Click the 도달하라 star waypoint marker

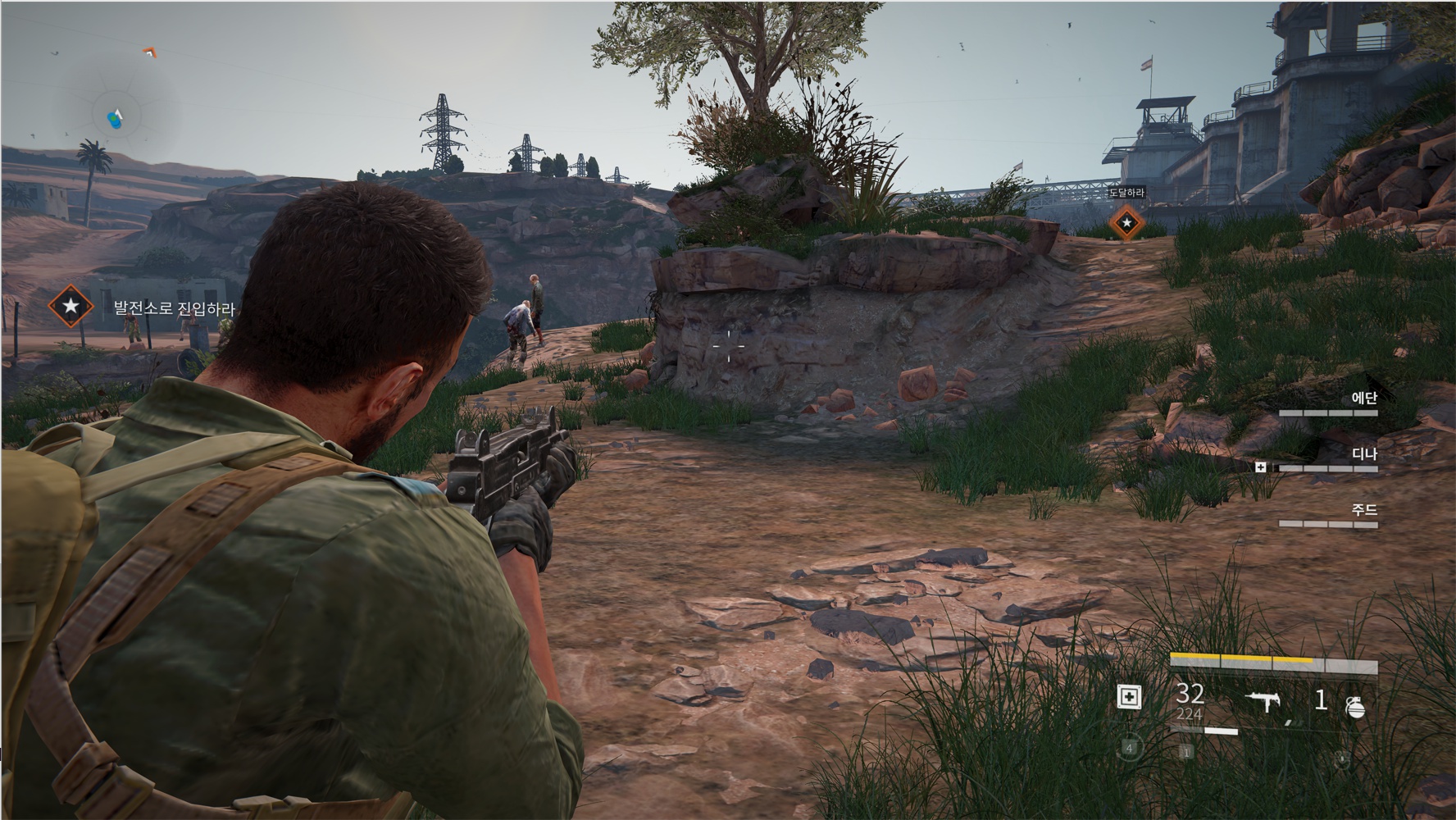1126,222
